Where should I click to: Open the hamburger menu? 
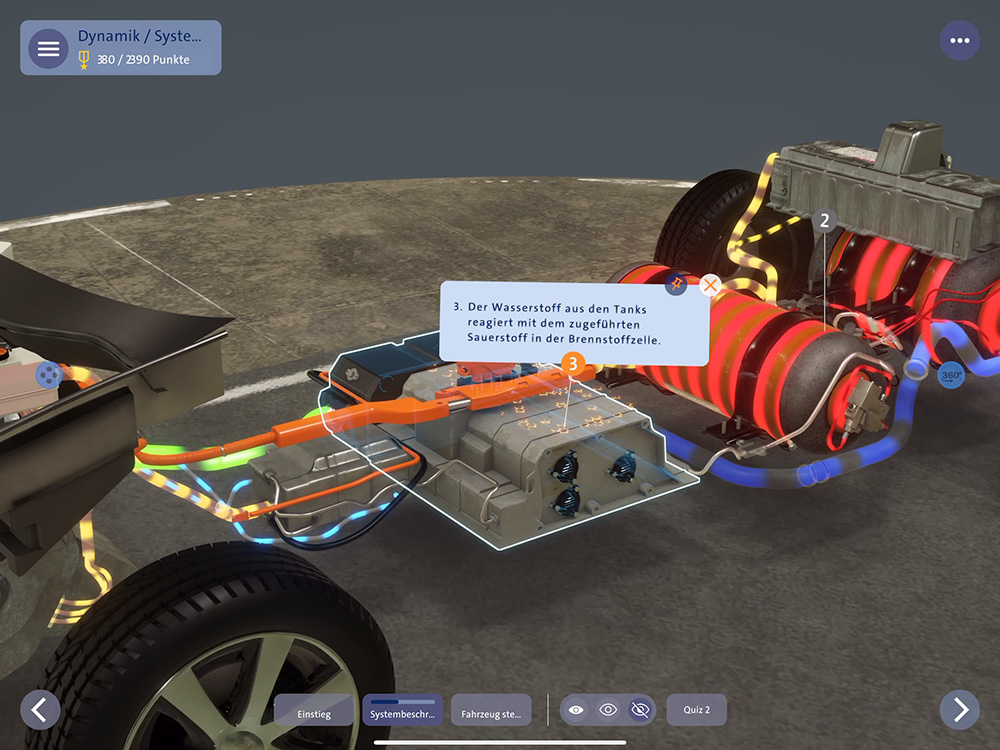48,48
